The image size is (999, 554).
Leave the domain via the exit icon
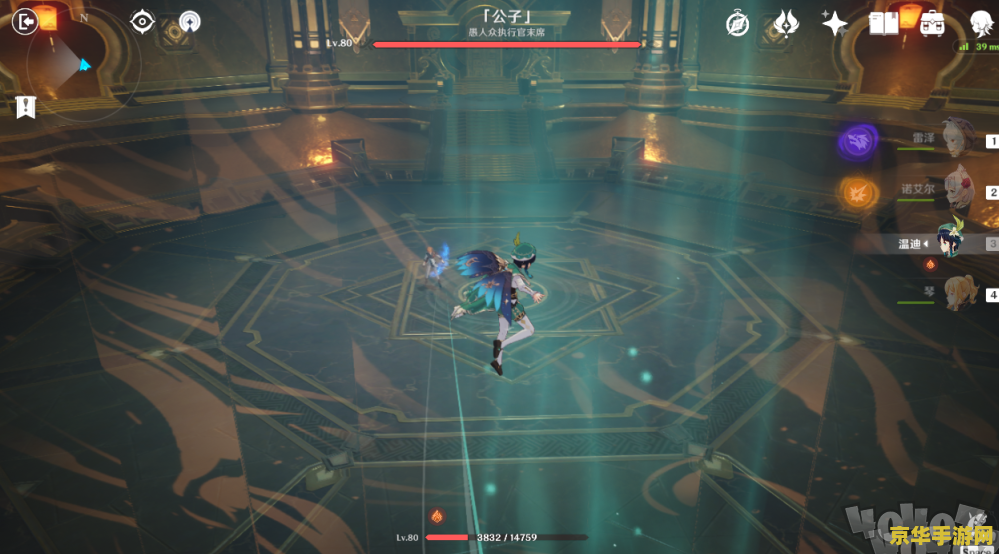[x=24, y=20]
